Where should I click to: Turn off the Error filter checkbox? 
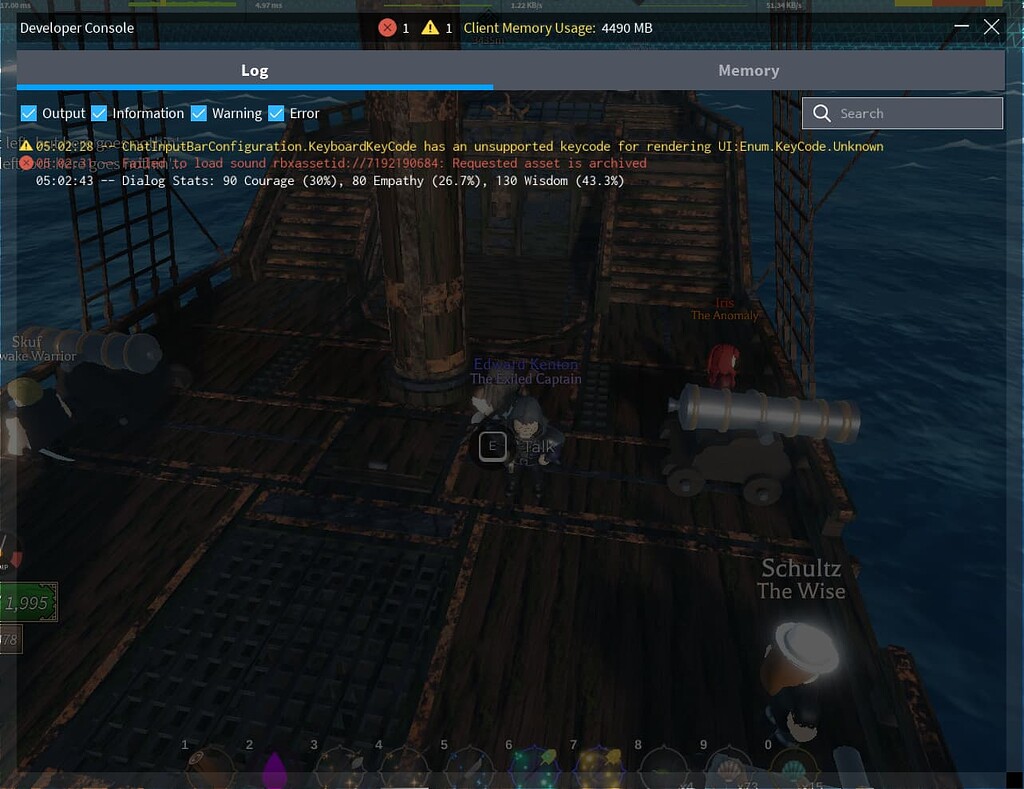tap(277, 114)
